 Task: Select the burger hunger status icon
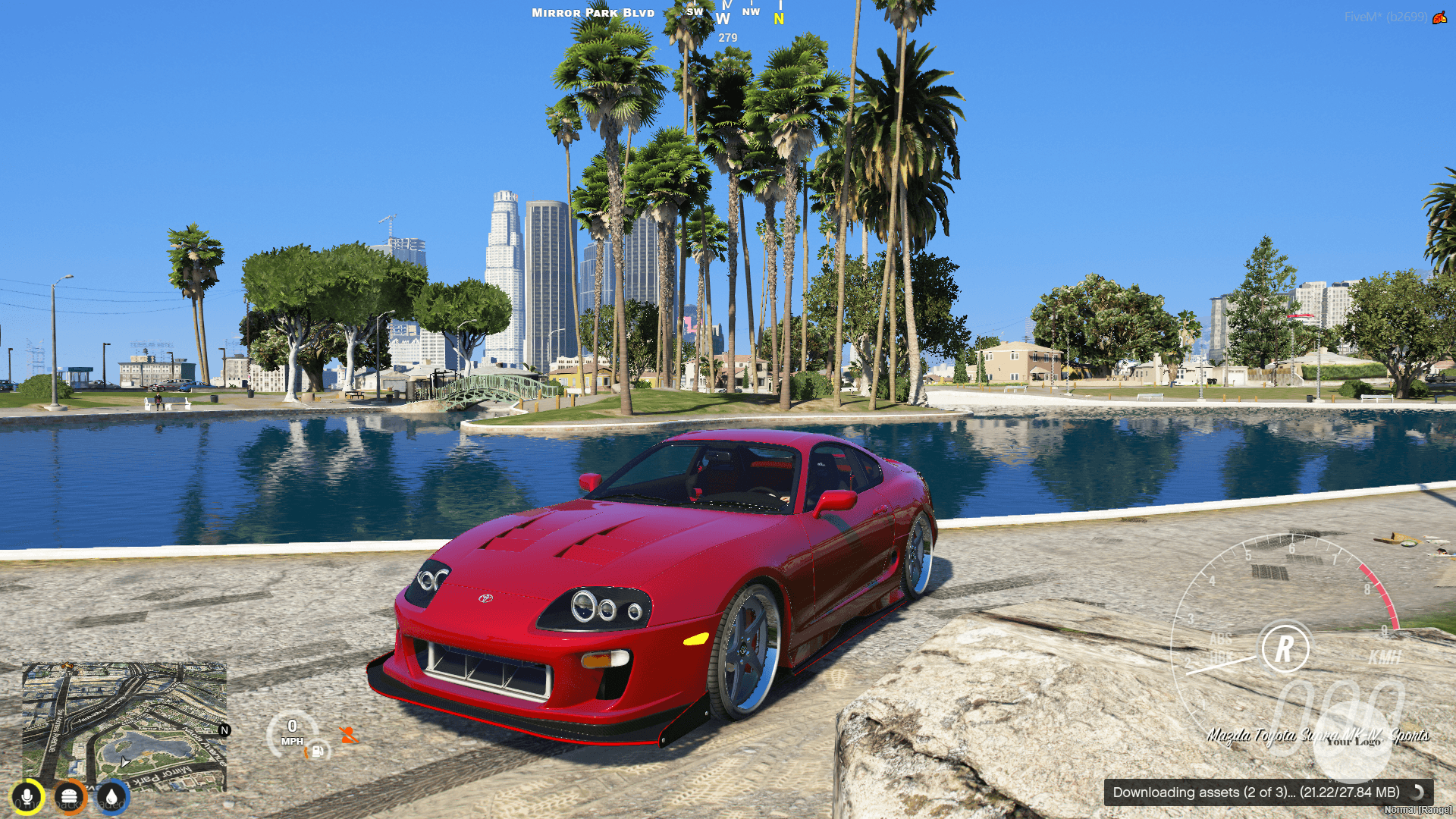69,797
